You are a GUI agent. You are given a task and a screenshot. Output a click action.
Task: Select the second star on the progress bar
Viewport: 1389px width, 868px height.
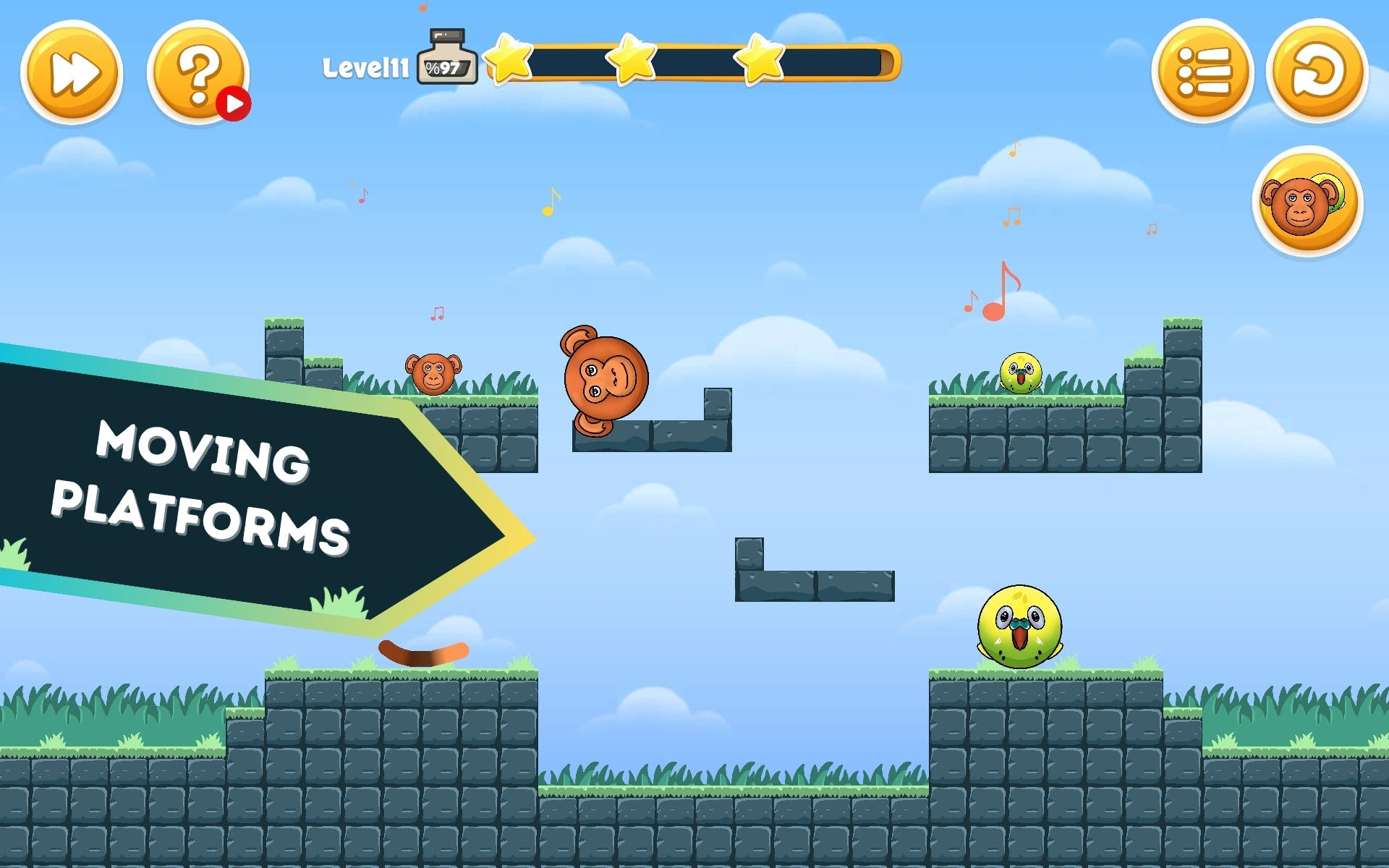click(632, 61)
